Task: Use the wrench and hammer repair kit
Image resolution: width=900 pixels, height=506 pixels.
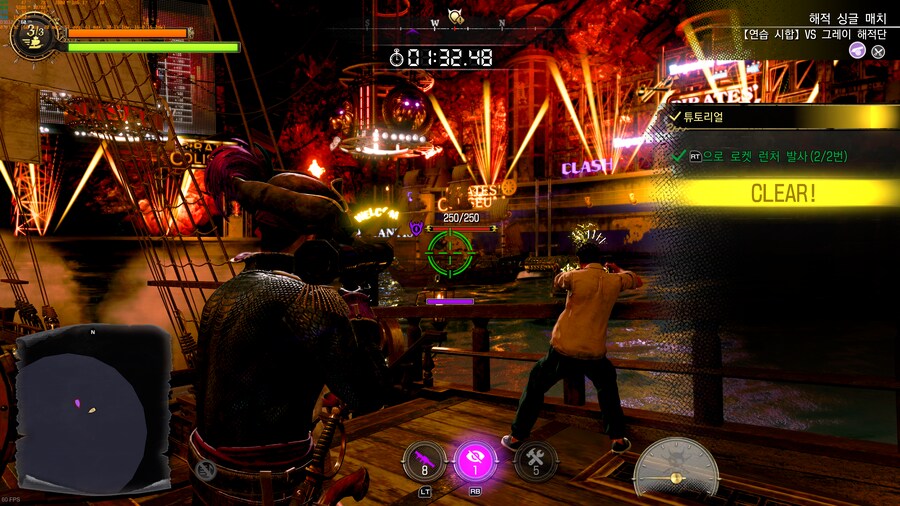Action: click(x=535, y=461)
